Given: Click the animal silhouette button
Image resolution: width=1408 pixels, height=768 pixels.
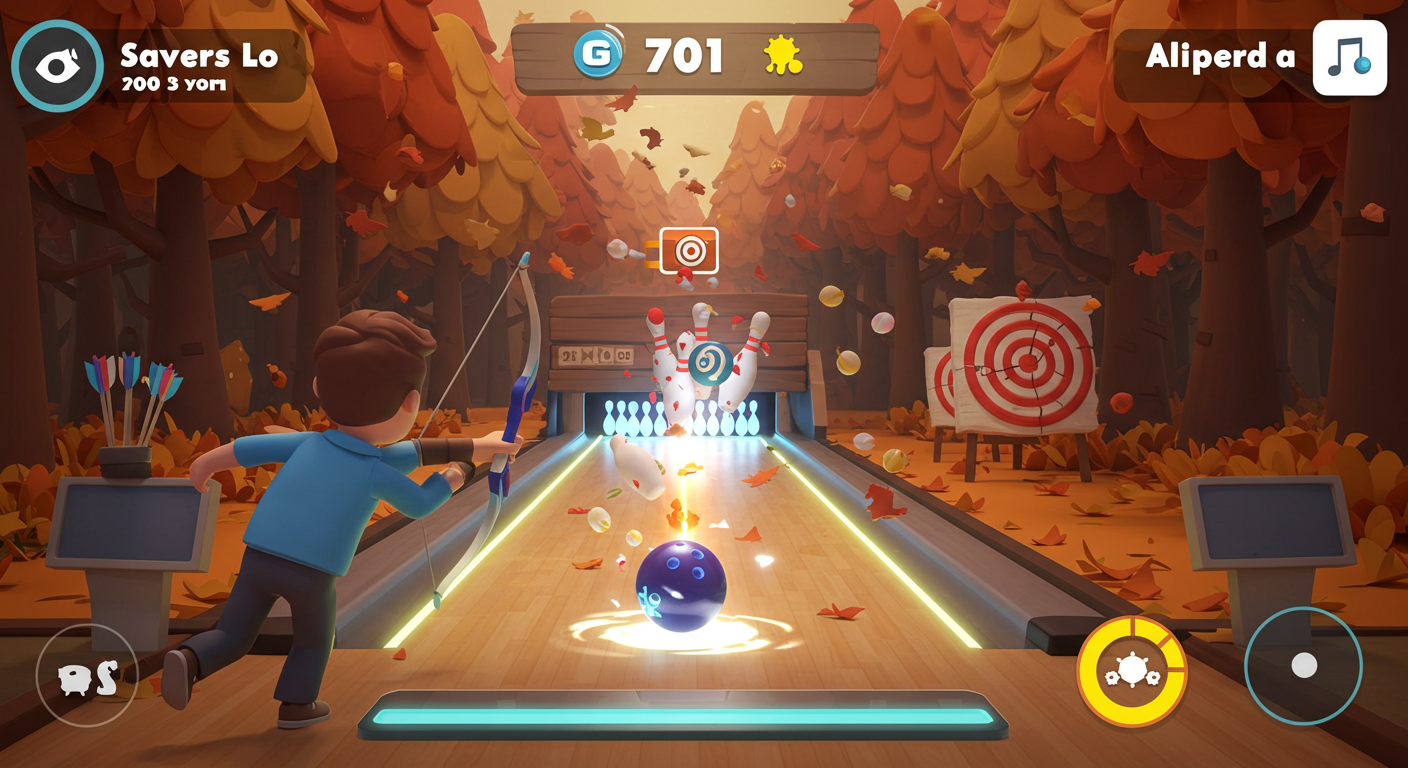Looking at the screenshot, I should pyautogui.click(x=86, y=676).
